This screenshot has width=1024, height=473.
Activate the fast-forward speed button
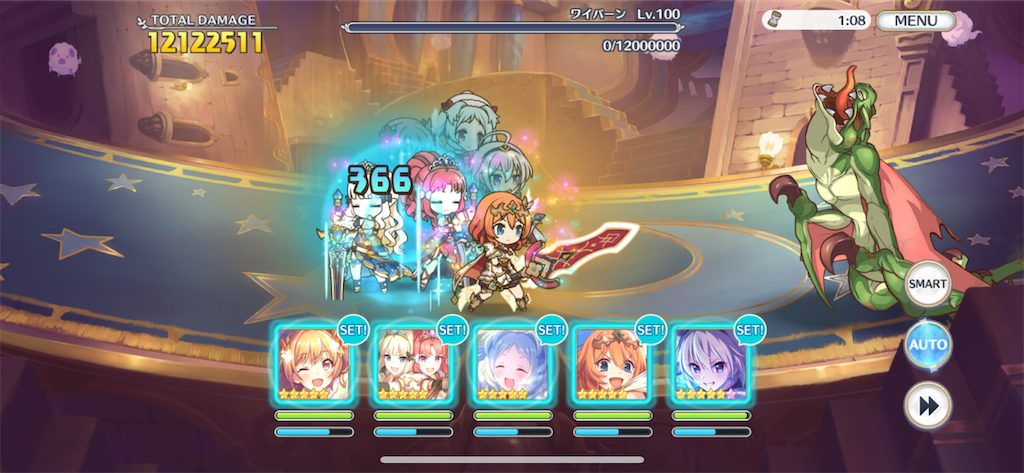pos(927,405)
